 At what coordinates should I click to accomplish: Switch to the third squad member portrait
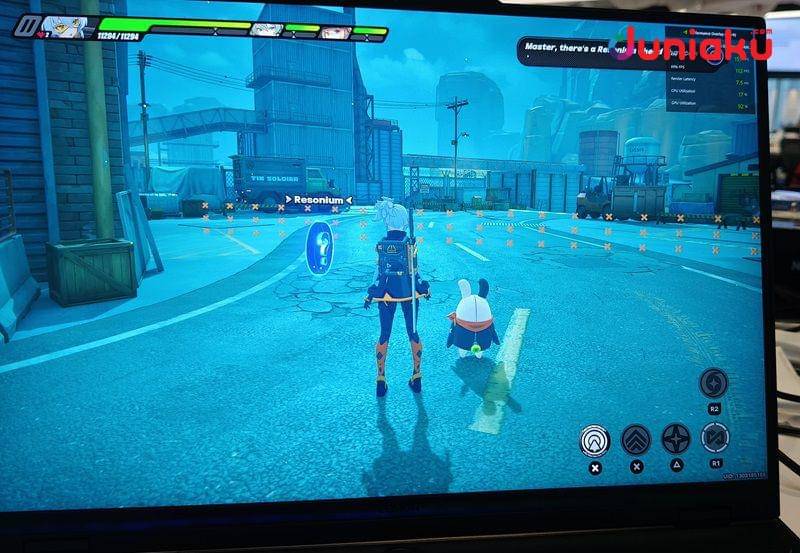coord(335,32)
